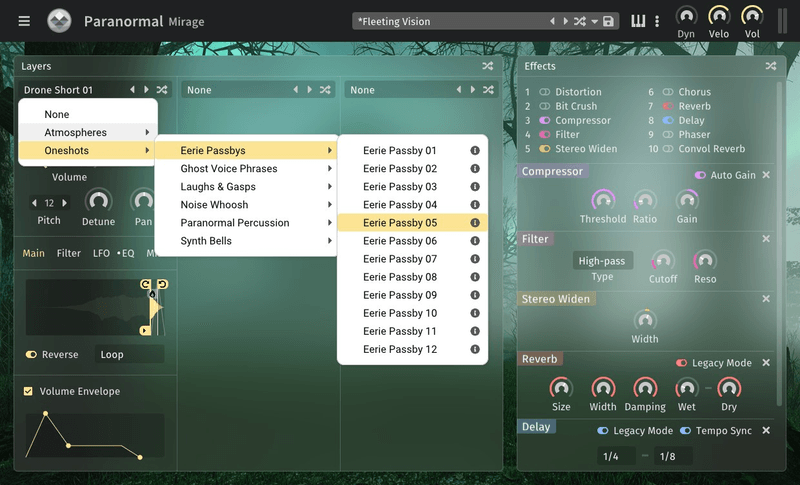800x485 pixels.
Task: Enable the Chorus effect toggle
Action: click(665, 92)
